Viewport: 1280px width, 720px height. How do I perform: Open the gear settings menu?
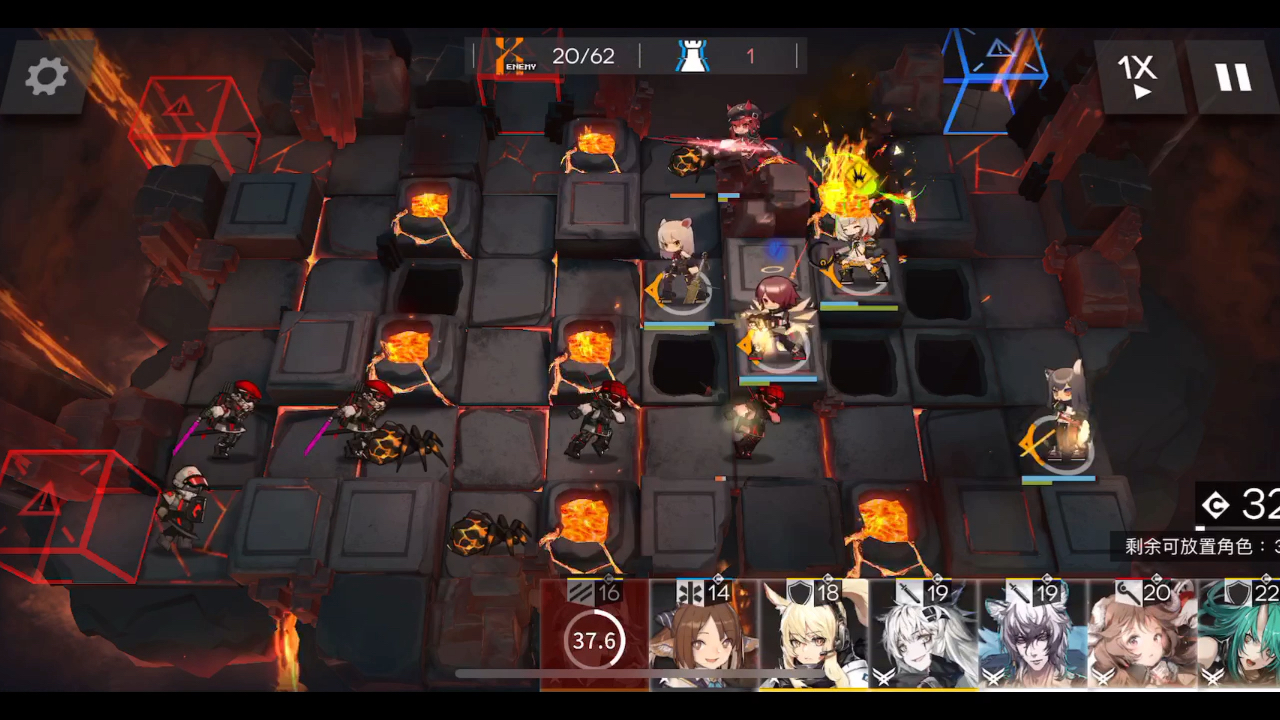pyautogui.click(x=46, y=76)
